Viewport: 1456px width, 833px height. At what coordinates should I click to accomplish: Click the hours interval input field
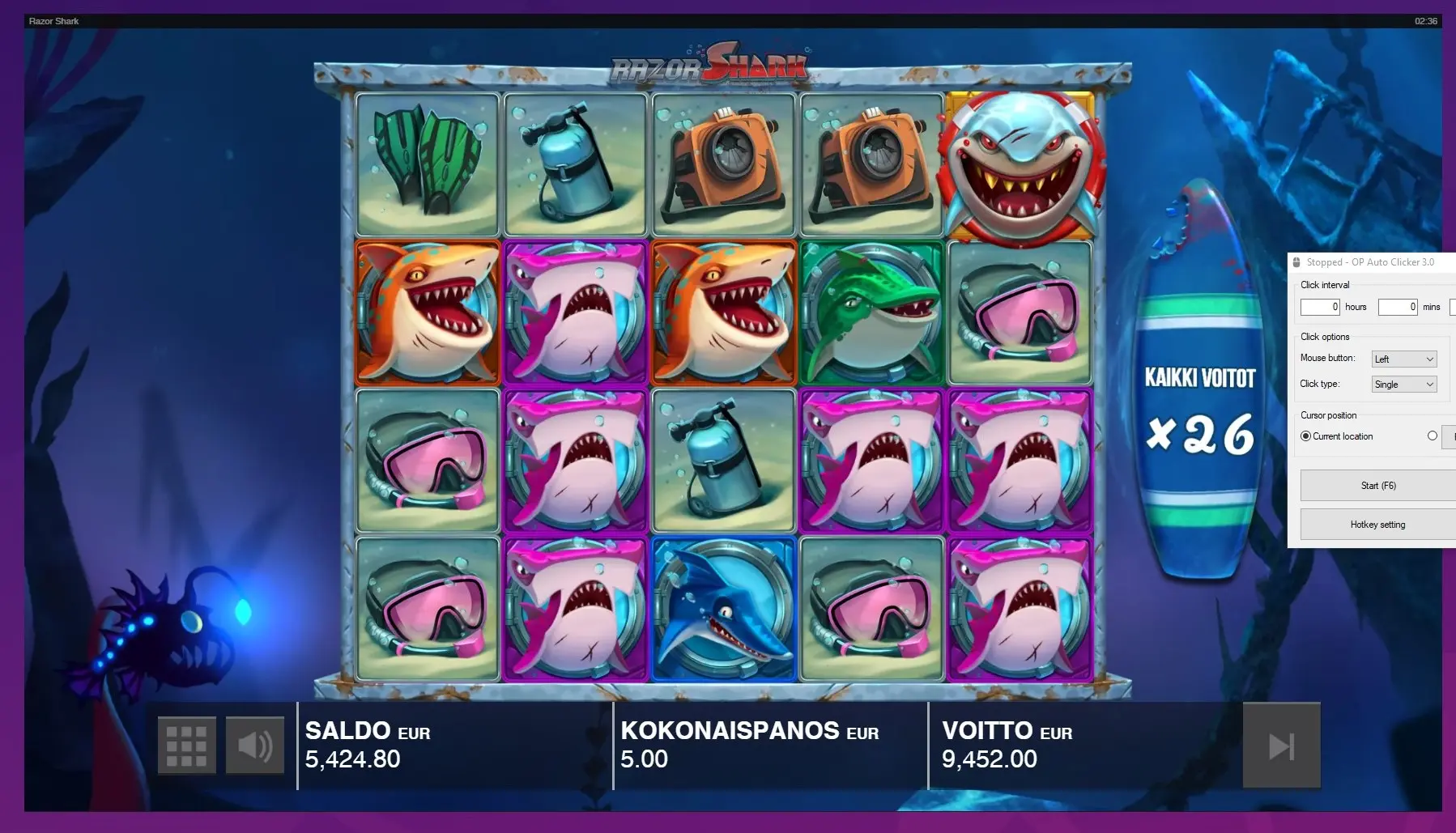[x=1320, y=307]
